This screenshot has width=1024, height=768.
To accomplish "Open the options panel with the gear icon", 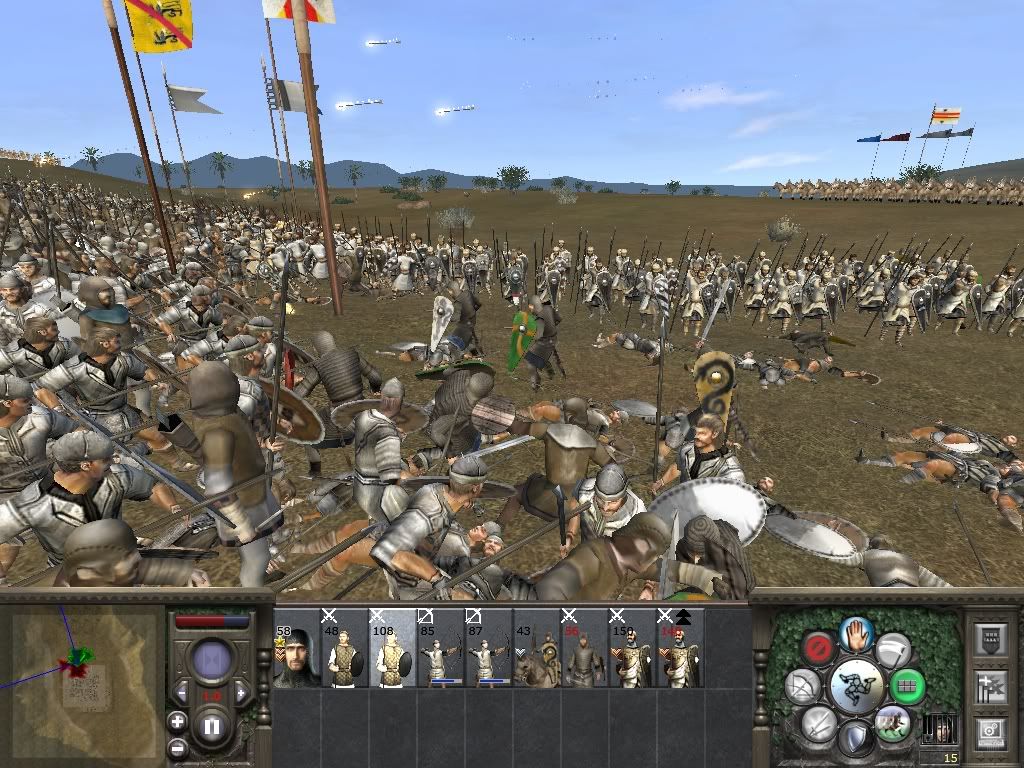I will (x=989, y=731).
